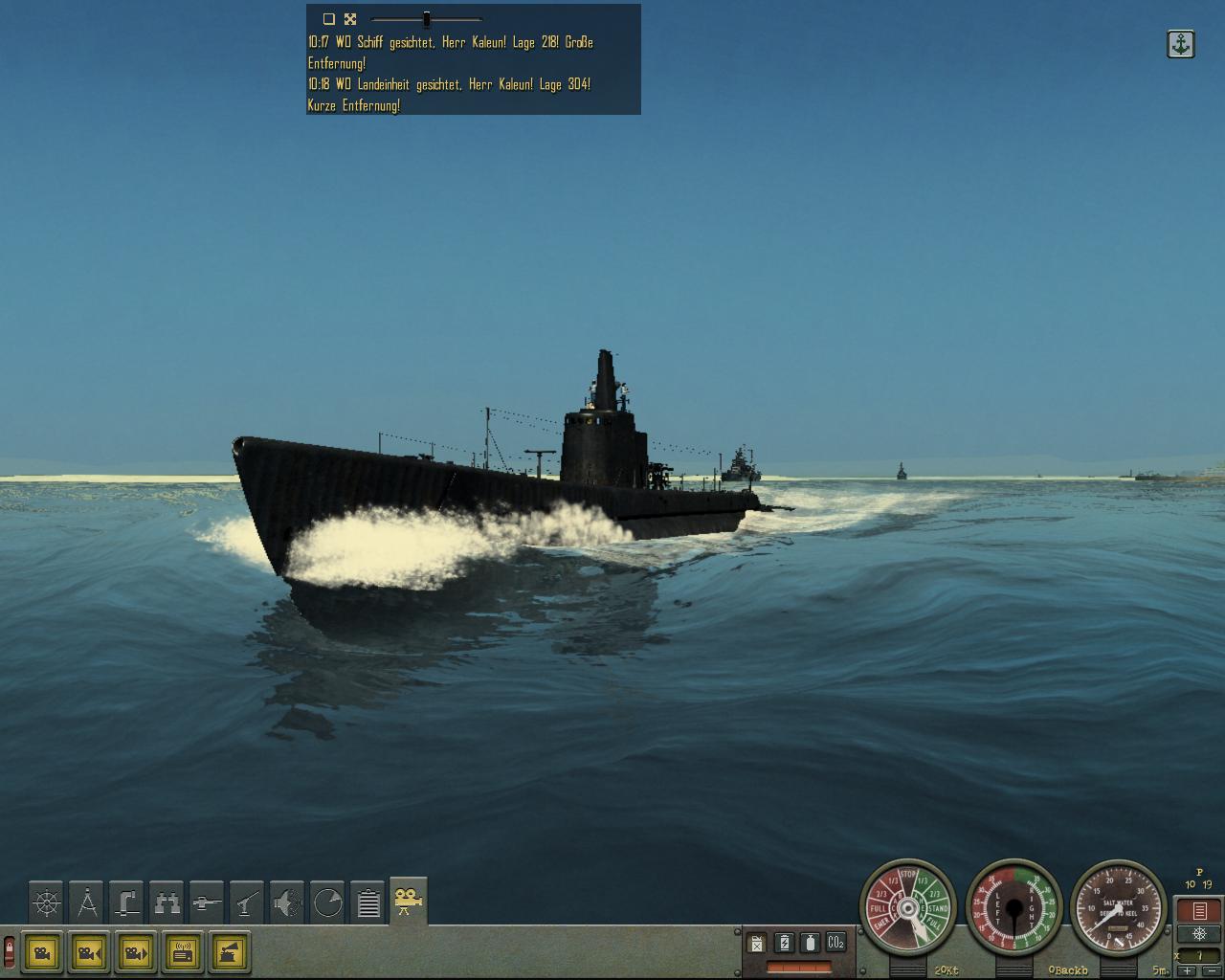Click the anchor icon in the corner

point(1181,44)
